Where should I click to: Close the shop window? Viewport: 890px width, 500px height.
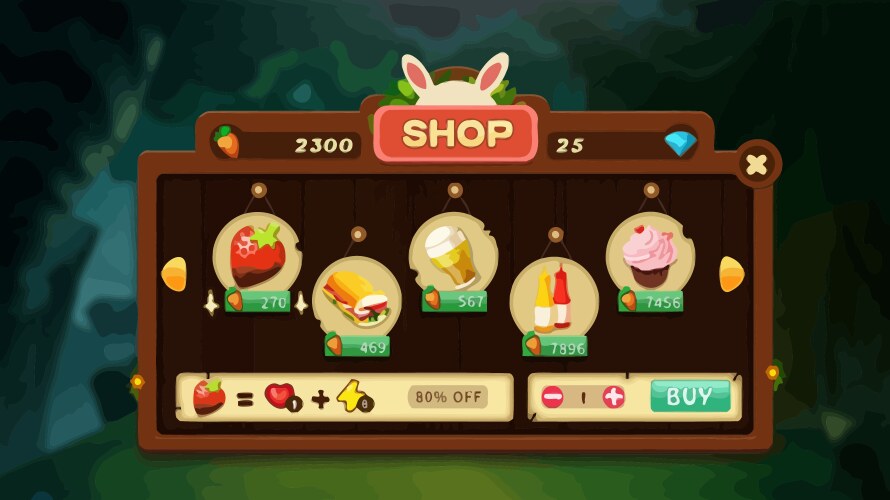click(757, 165)
